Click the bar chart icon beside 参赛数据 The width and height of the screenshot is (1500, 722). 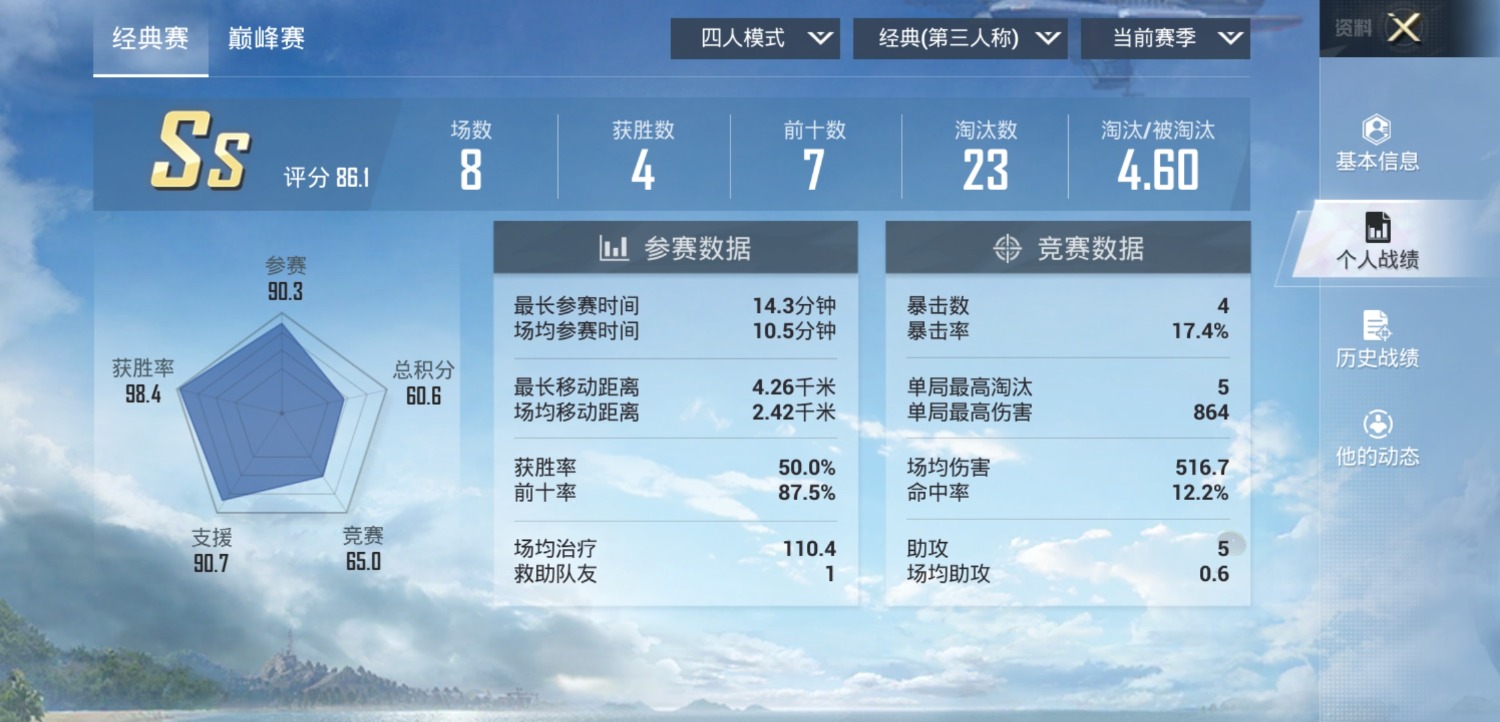click(x=617, y=247)
